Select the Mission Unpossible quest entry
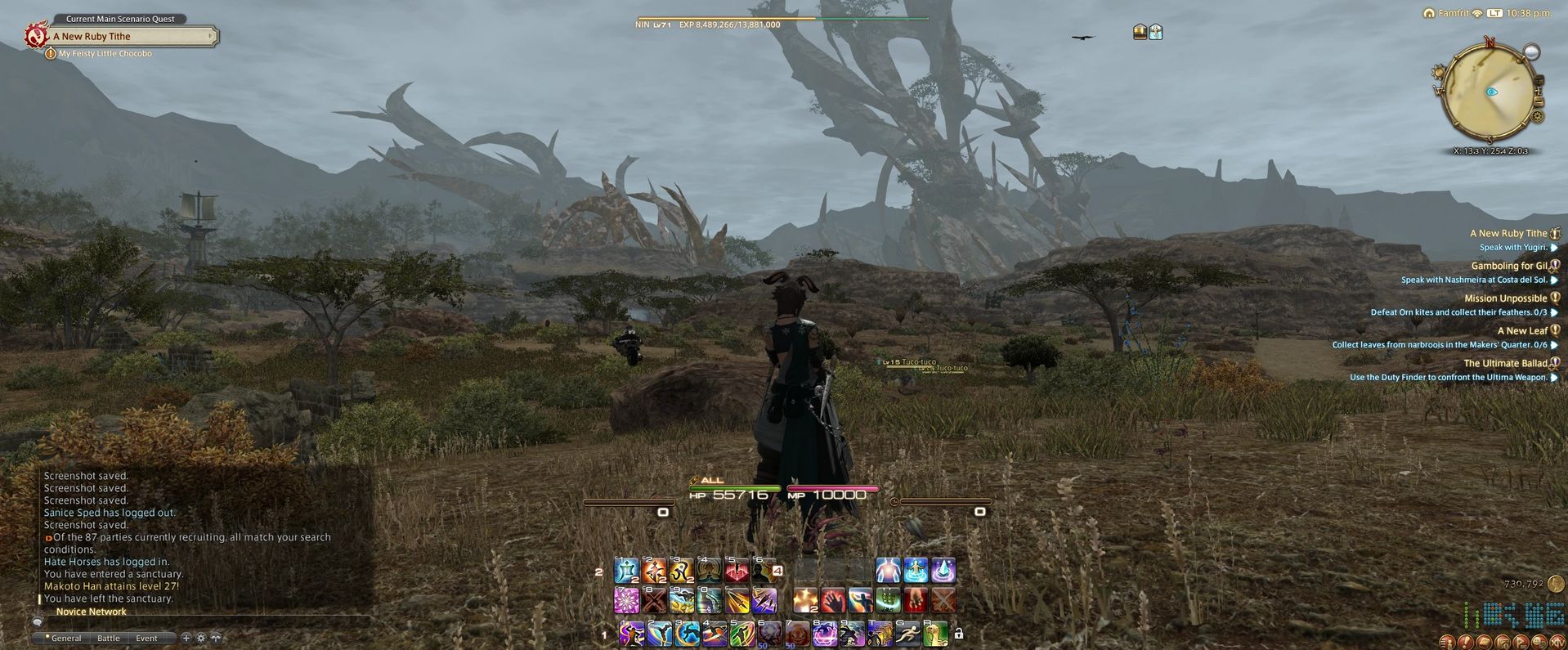 click(1505, 298)
